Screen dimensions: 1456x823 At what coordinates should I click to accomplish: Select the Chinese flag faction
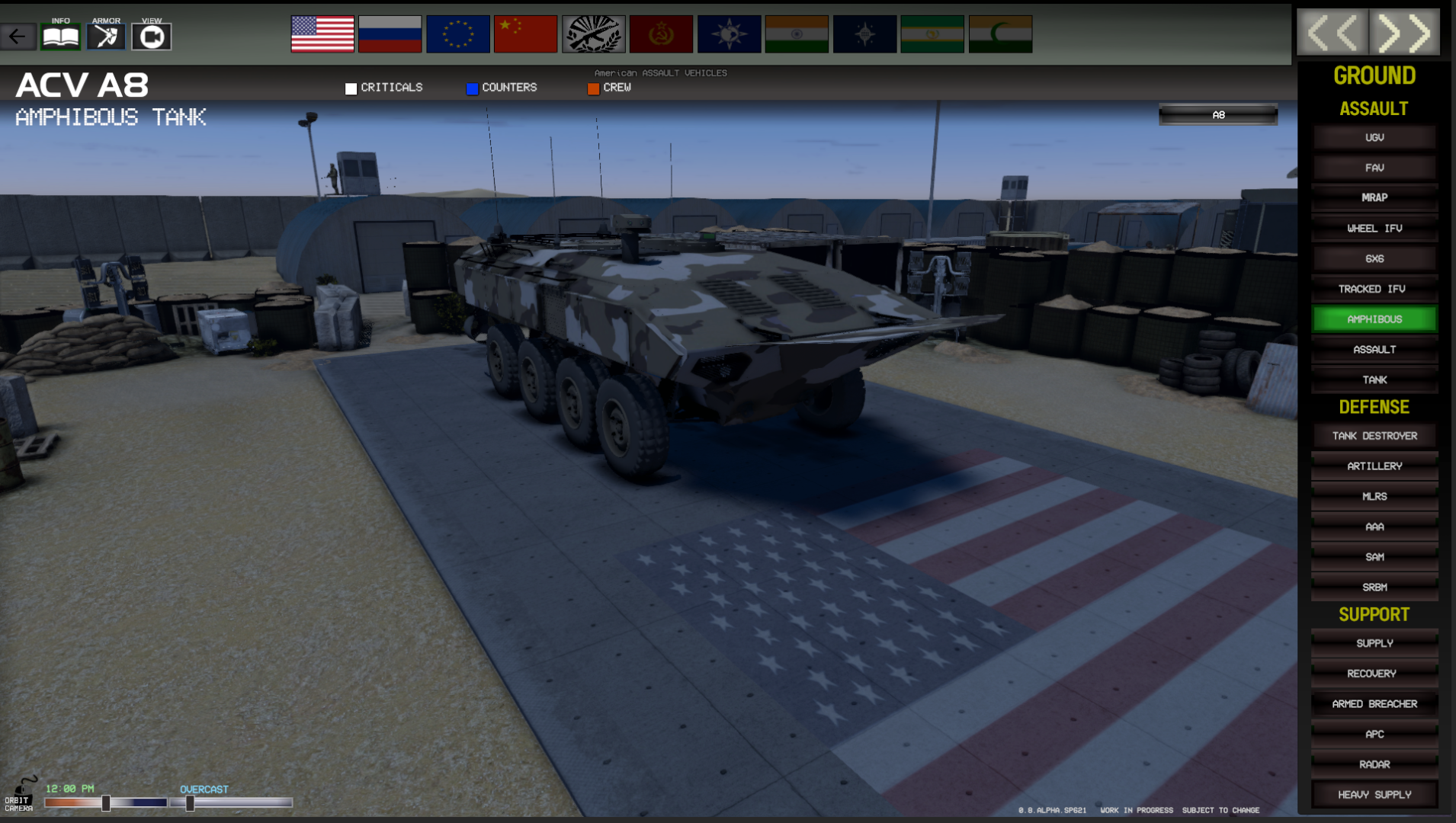tap(525, 34)
